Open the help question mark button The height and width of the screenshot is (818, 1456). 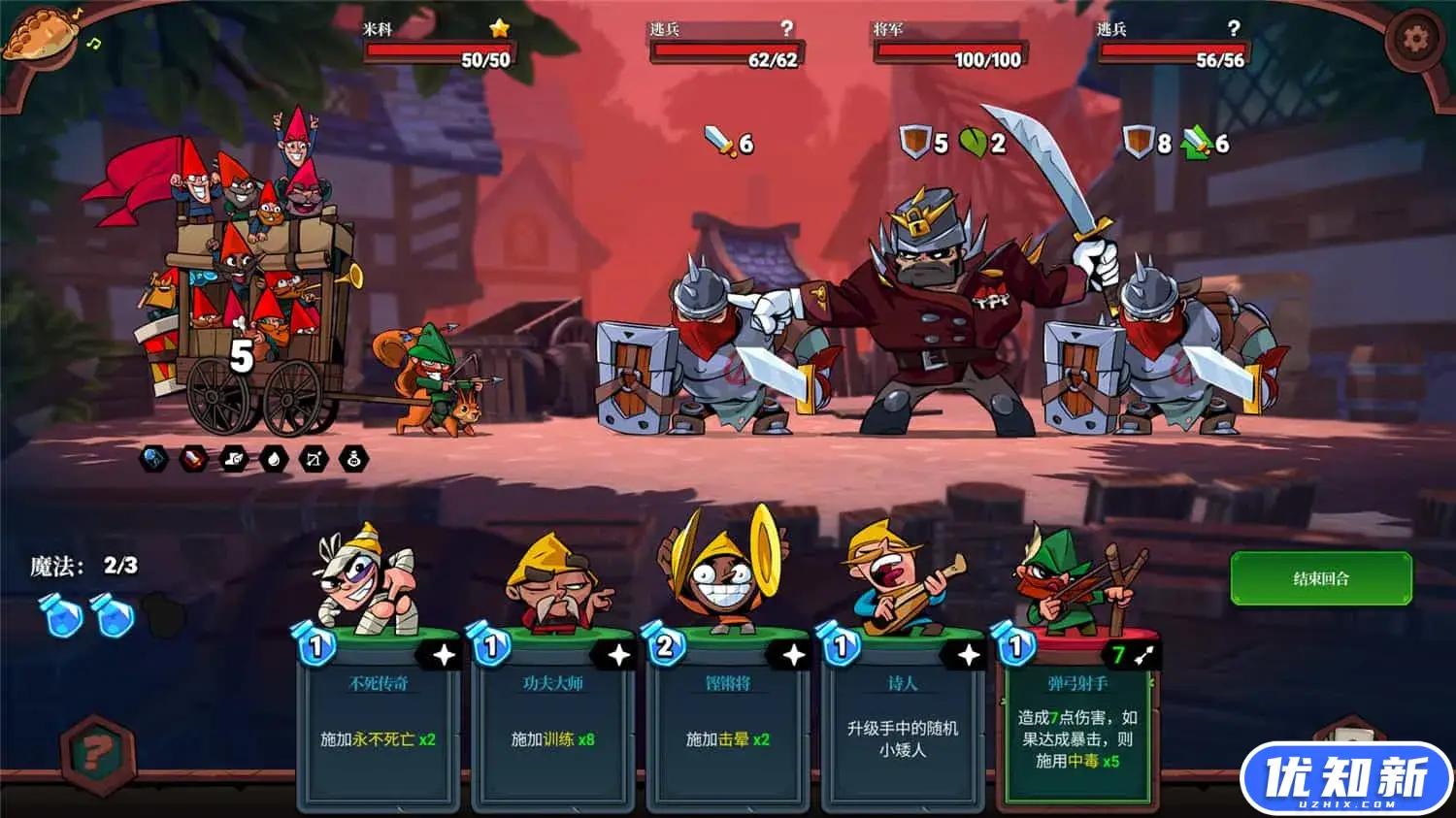click(97, 752)
